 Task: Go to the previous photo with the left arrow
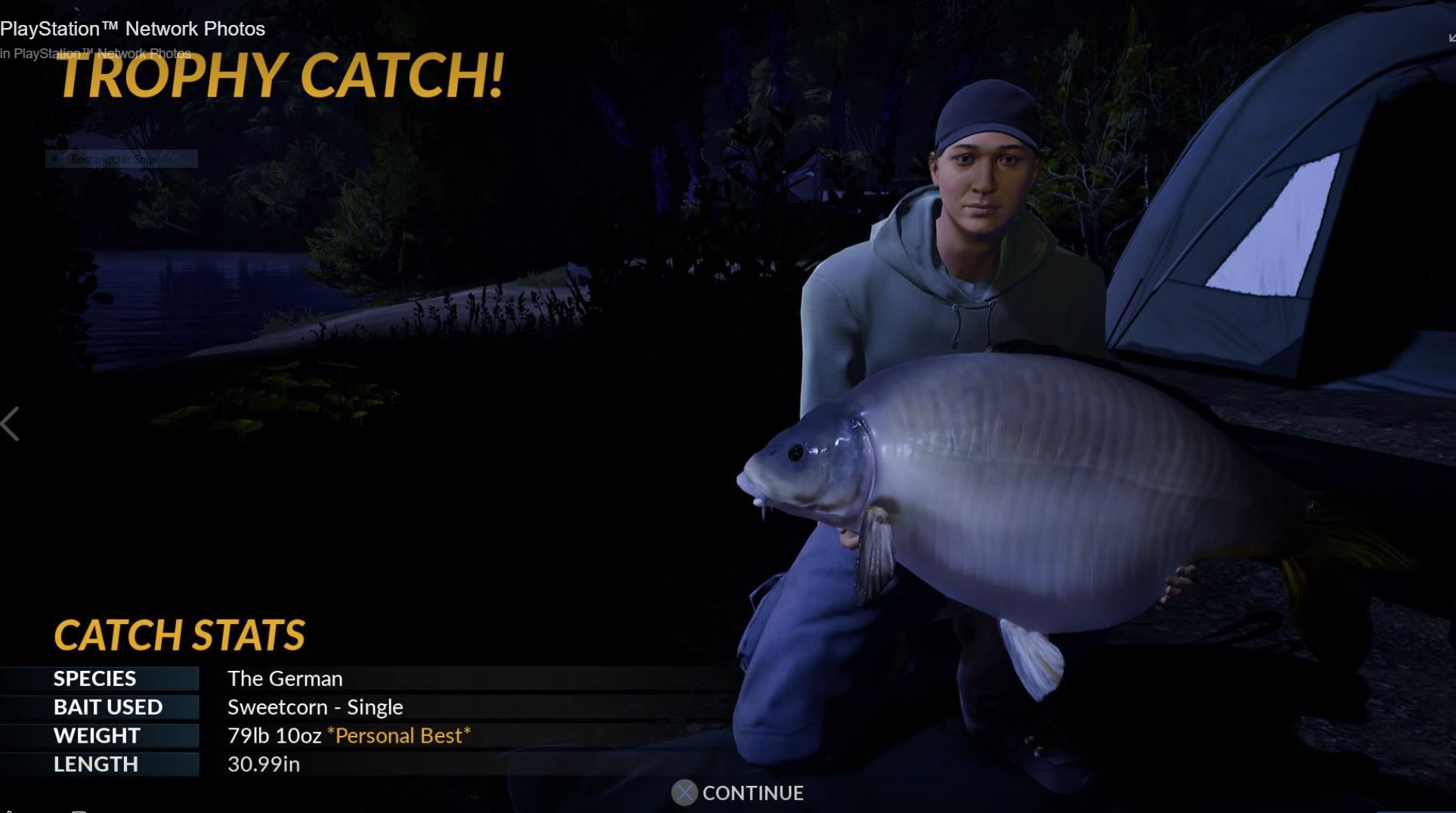click(11, 424)
